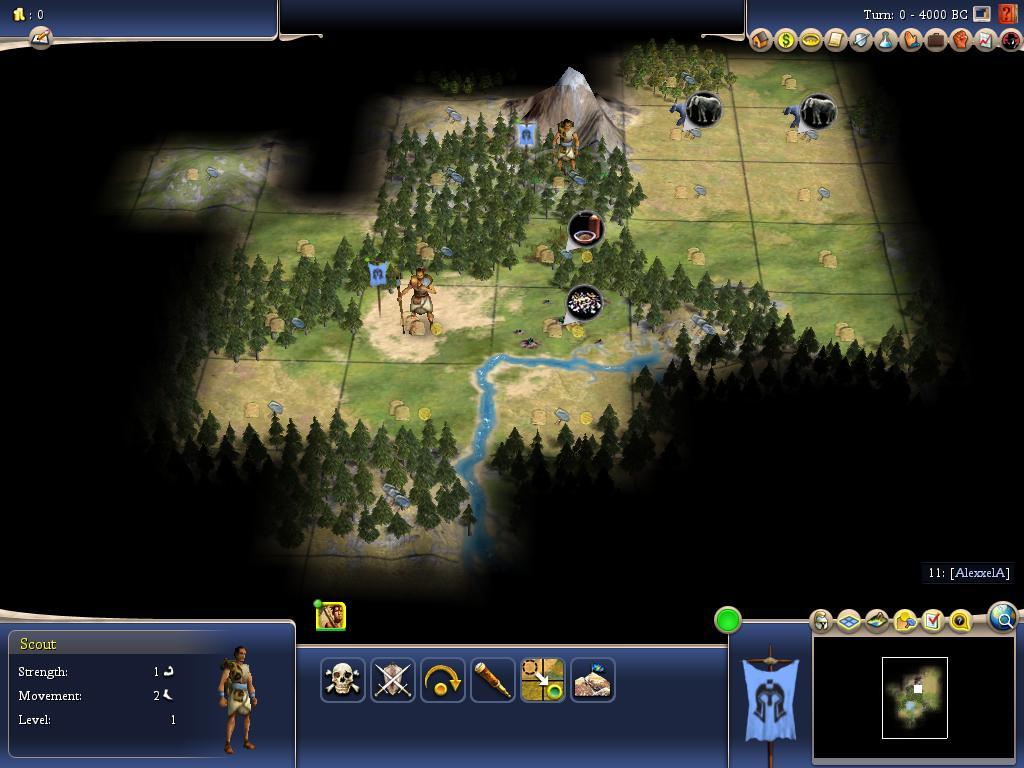Open the main menu monitor icon
This screenshot has height=768, width=1024.
click(x=982, y=15)
